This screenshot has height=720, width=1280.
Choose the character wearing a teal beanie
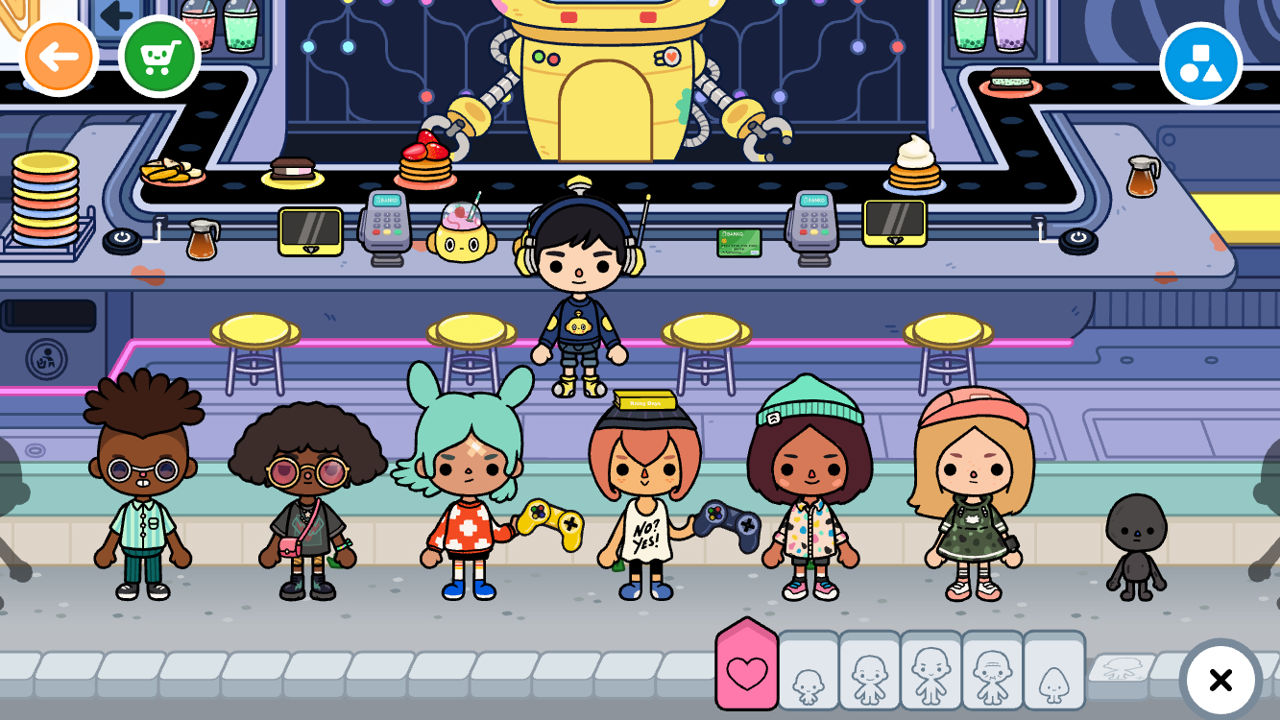coord(810,490)
